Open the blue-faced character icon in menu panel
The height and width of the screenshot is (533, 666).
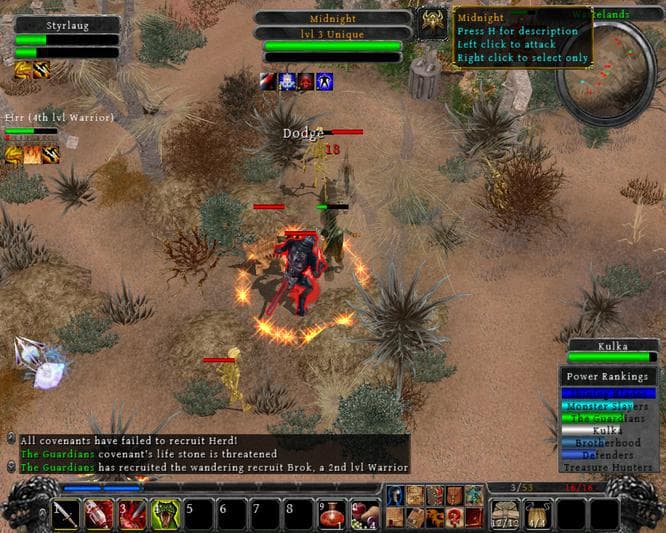tap(395, 495)
